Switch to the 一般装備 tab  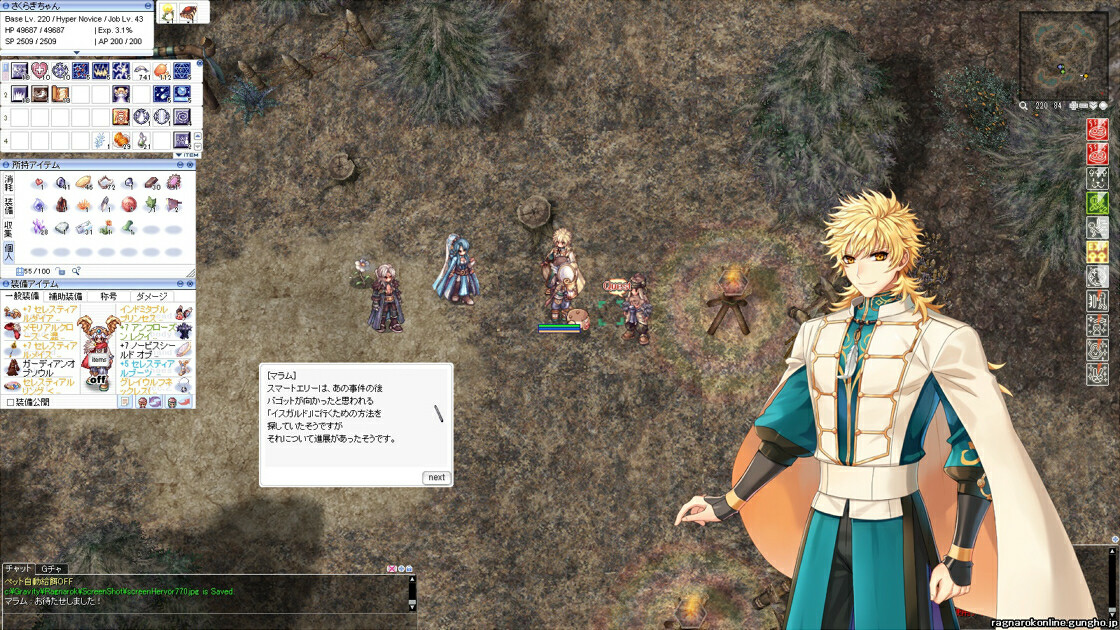click(22, 296)
